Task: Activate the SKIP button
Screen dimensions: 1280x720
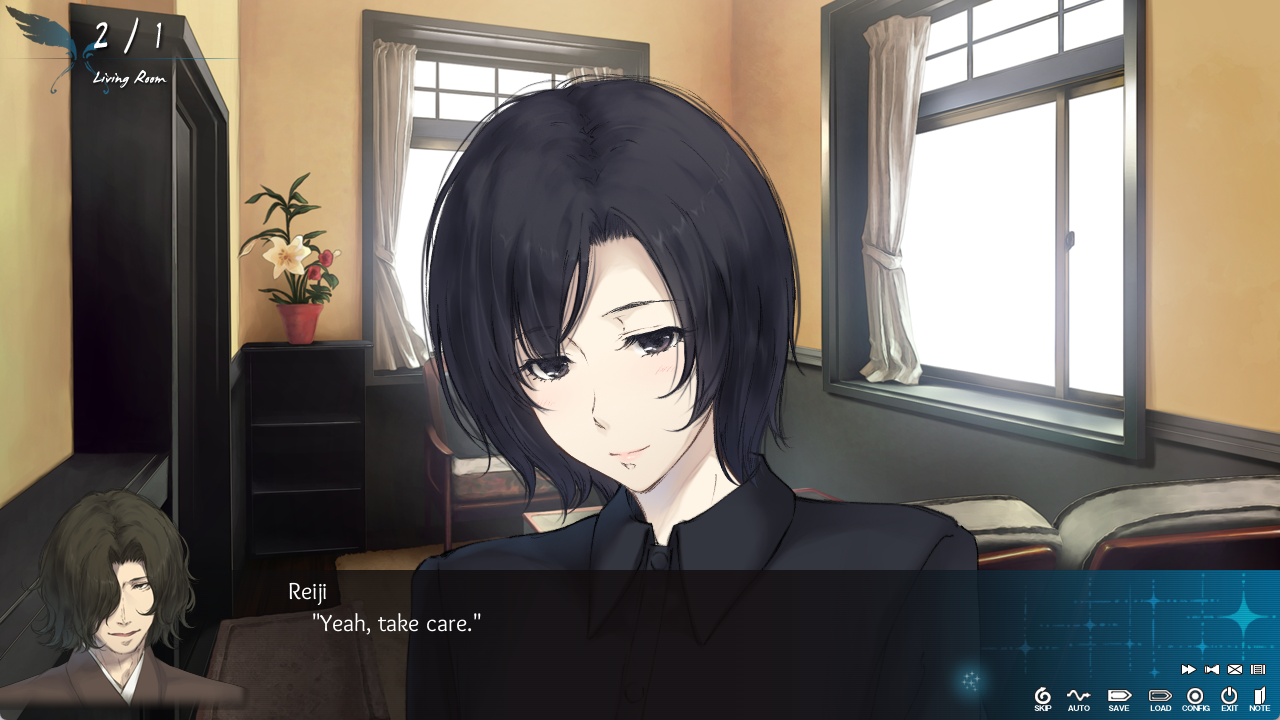Action: click(1042, 698)
